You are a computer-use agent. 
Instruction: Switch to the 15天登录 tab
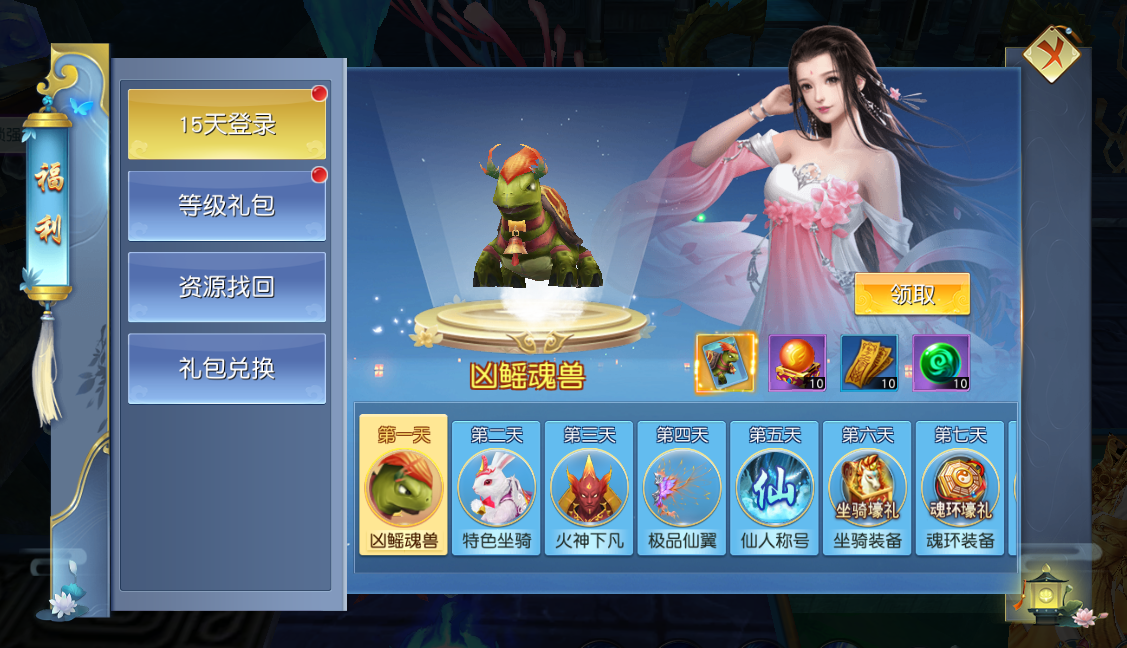click(227, 124)
